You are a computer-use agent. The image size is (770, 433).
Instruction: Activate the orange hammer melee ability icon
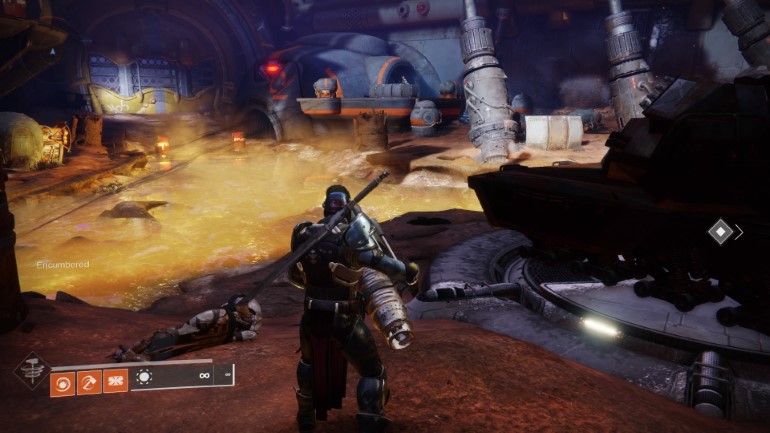(89, 382)
